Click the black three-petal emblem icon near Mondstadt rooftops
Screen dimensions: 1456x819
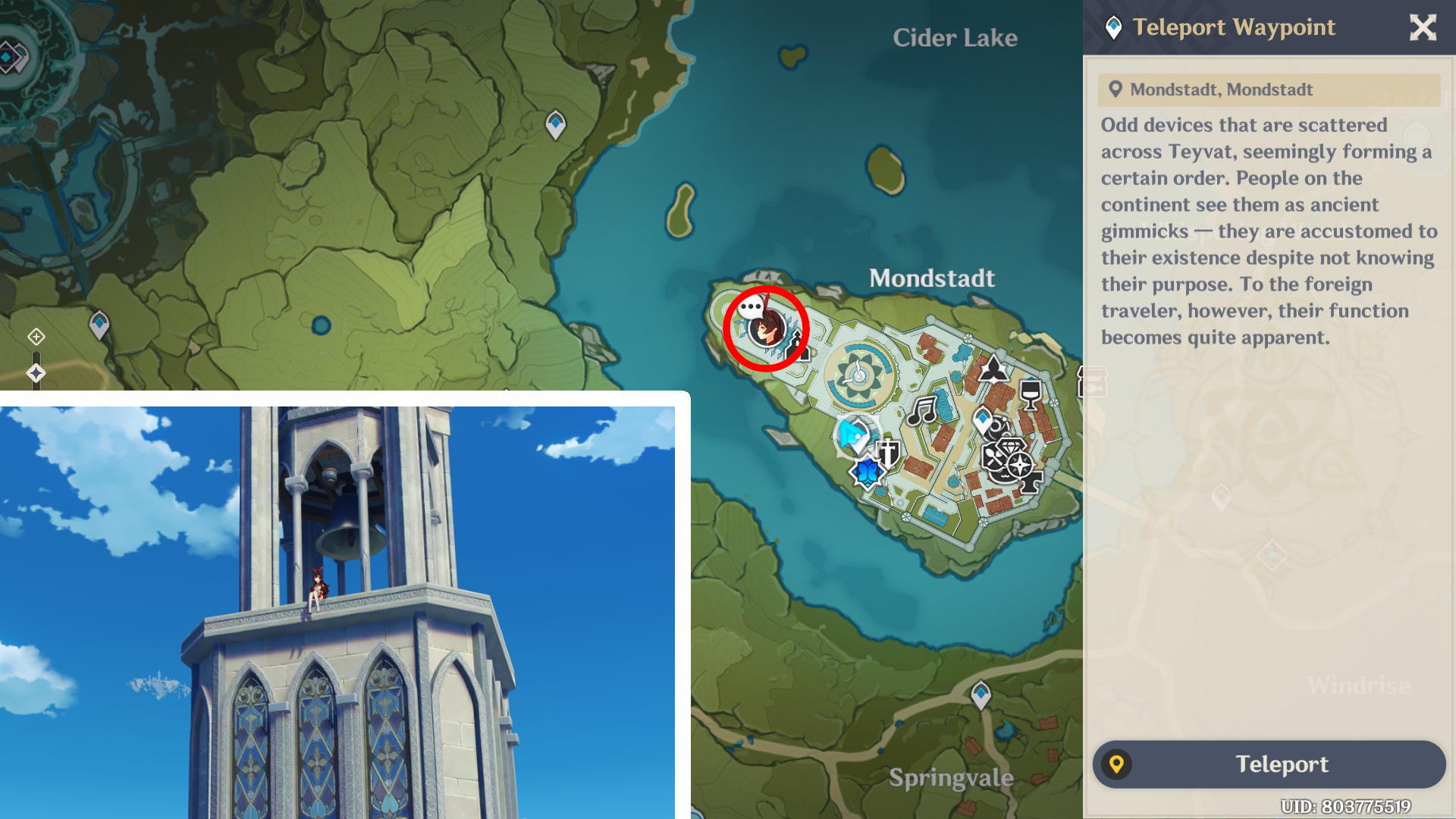coord(993,370)
